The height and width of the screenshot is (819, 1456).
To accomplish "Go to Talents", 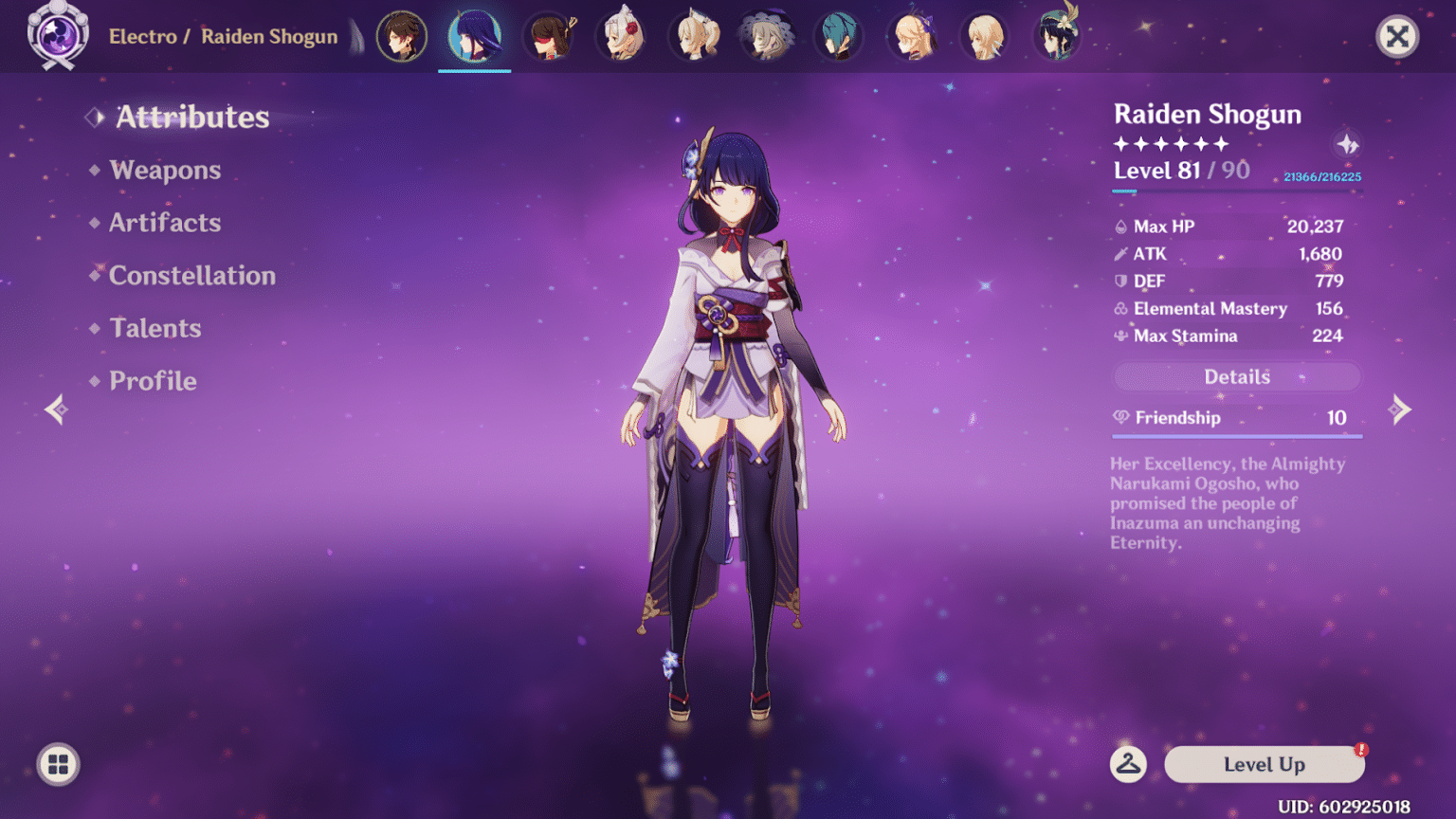I will (155, 328).
